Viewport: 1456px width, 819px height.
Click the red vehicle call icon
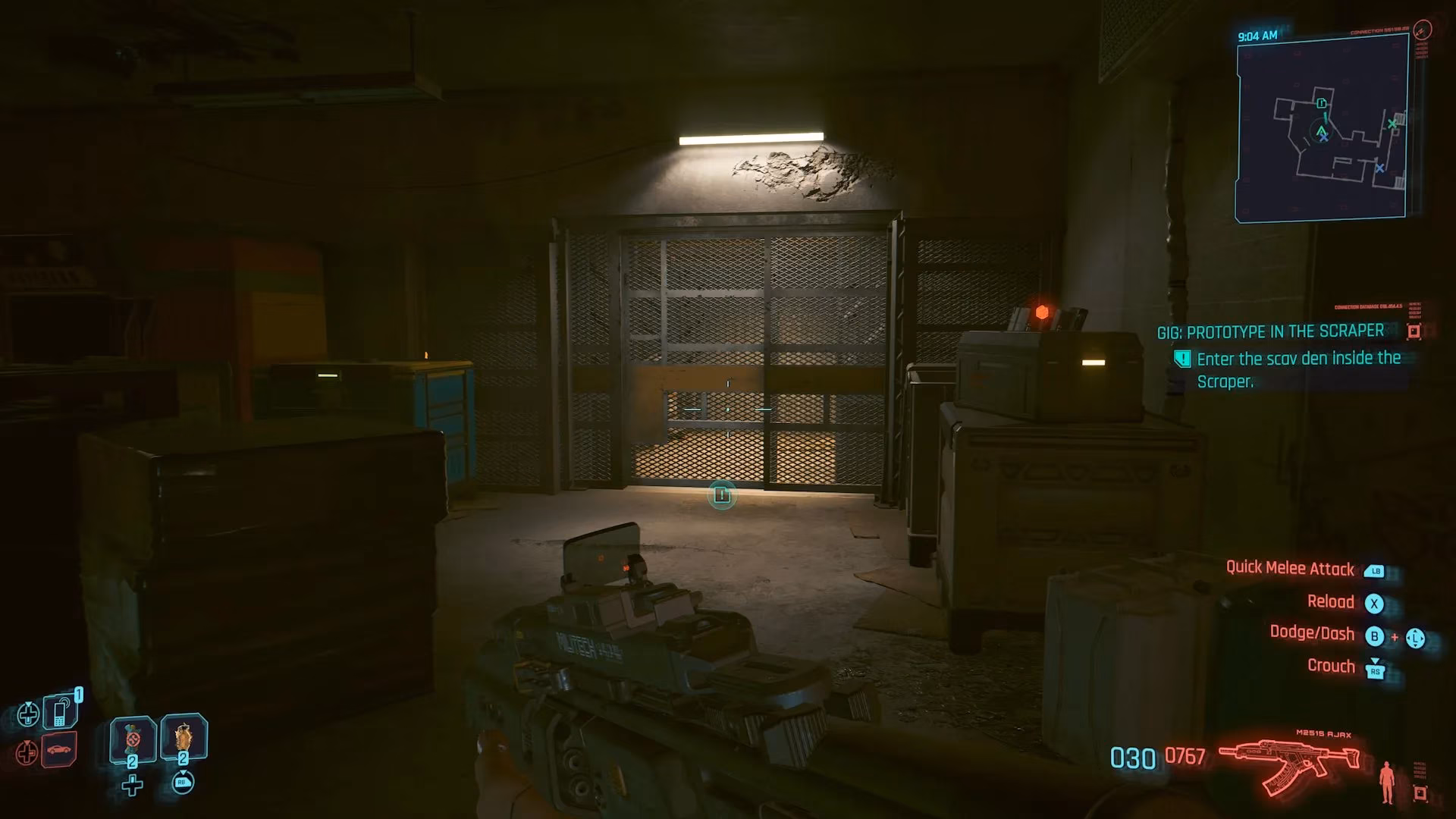click(59, 749)
